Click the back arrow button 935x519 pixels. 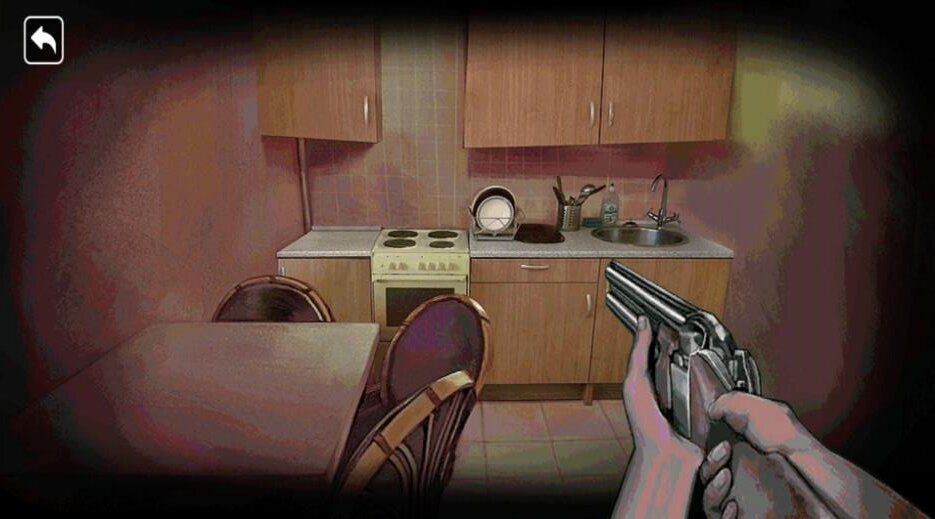pyautogui.click(x=44, y=41)
